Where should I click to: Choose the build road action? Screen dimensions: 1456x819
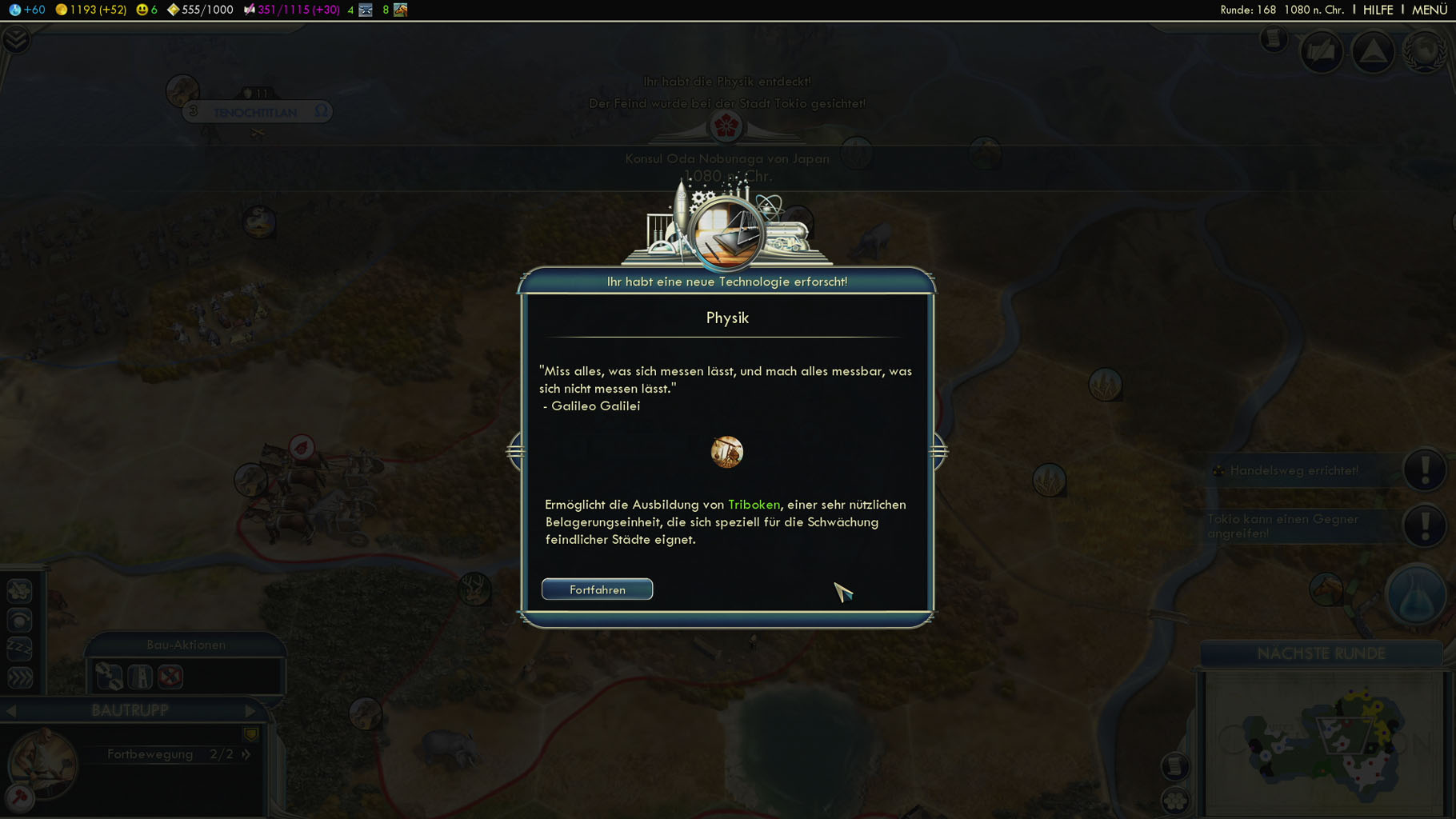109,677
